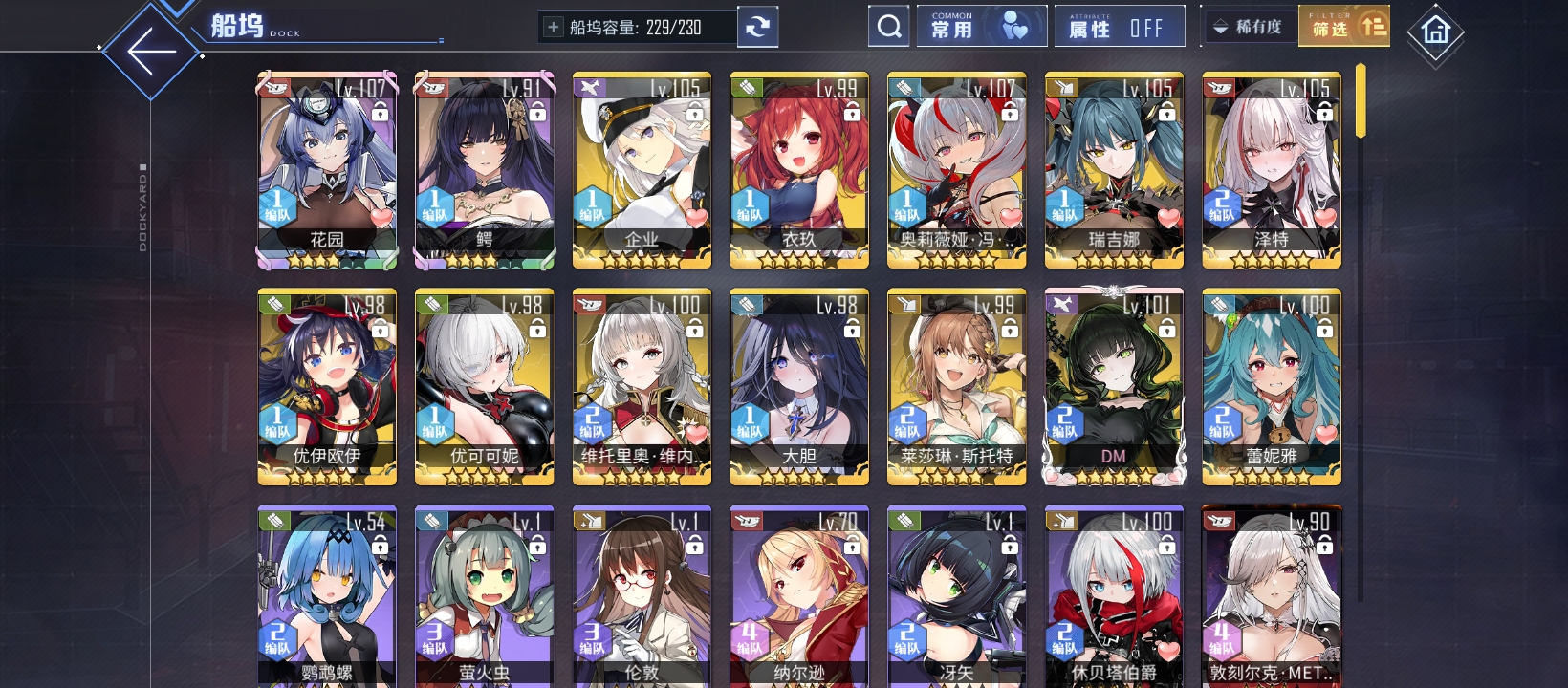Choose the 泽特 ship card
Screen dimensions: 1568x688
click(1272, 170)
